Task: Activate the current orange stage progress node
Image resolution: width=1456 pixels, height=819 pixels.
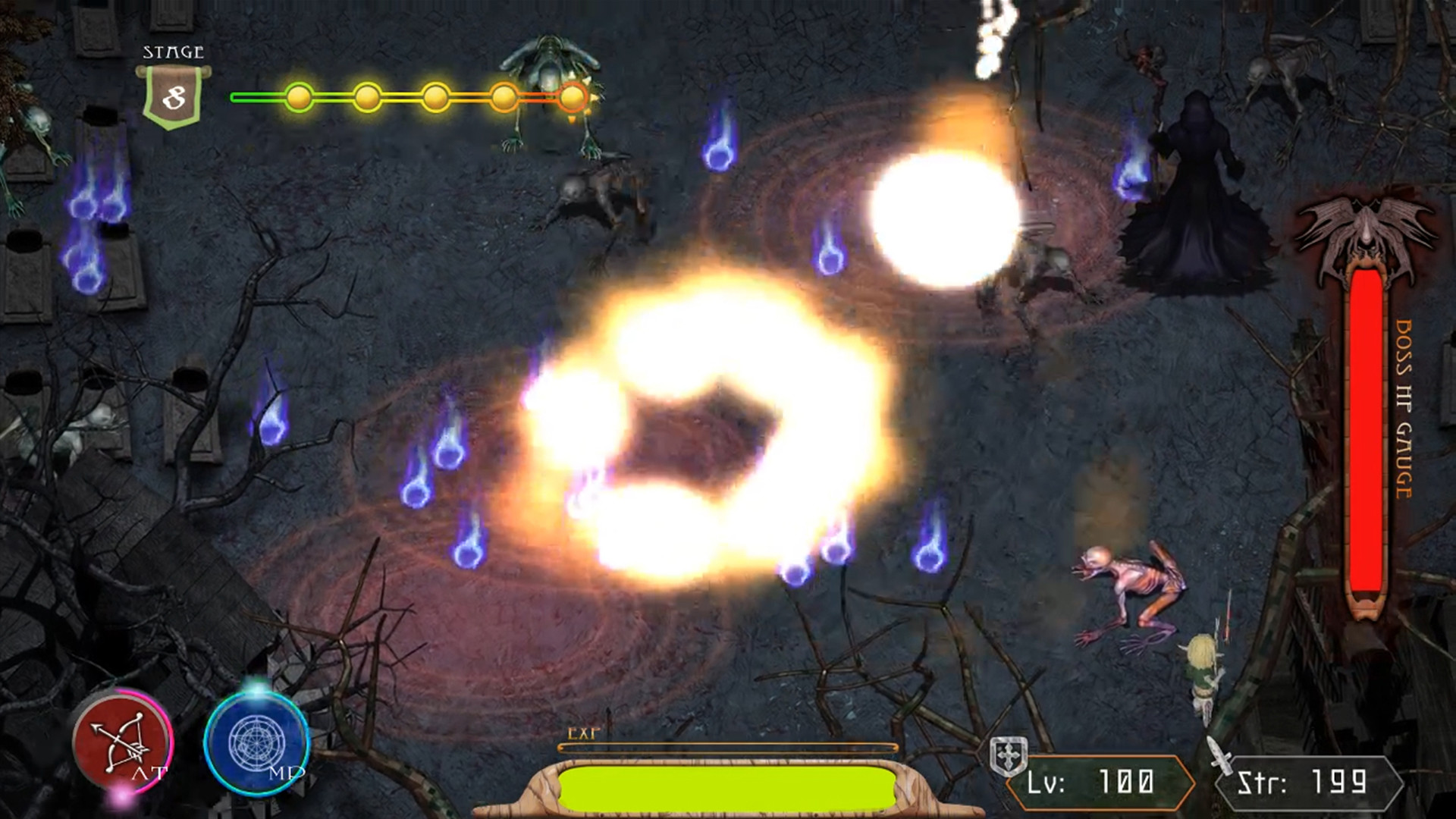Action: click(574, 97)
